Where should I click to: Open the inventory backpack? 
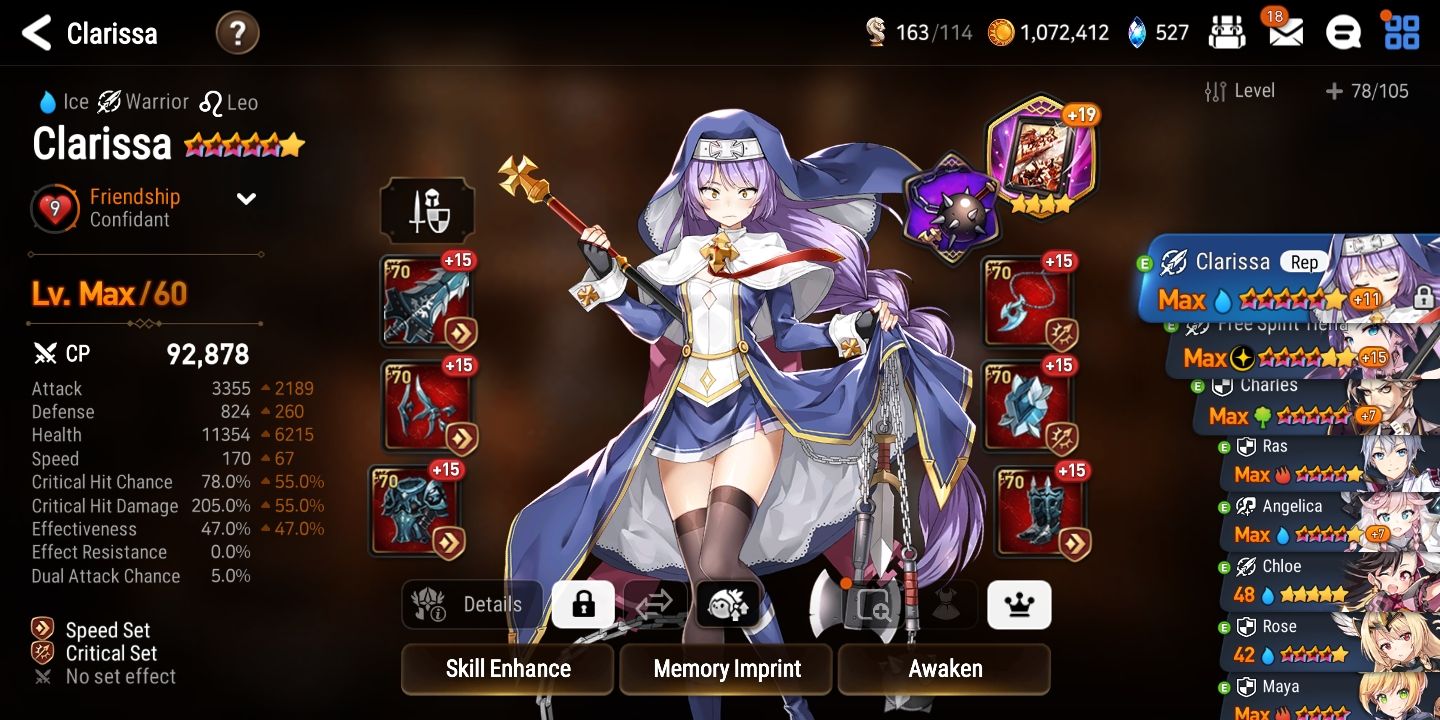click(x=1227, y=31)
